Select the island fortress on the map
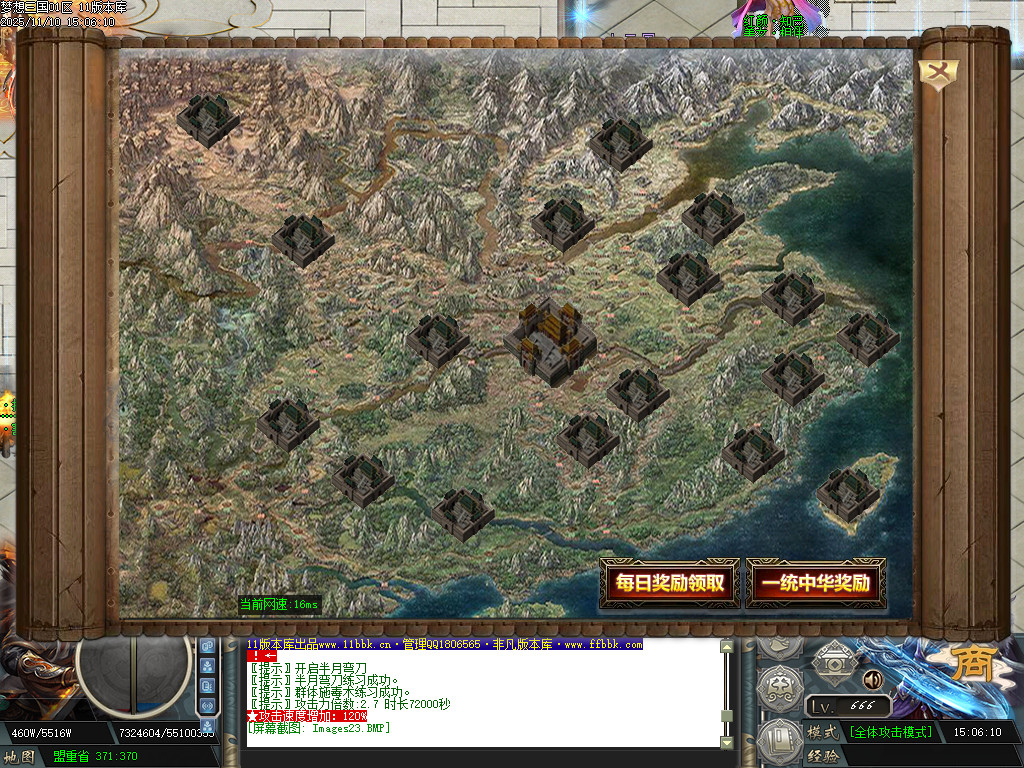 [x=847, y=494]
